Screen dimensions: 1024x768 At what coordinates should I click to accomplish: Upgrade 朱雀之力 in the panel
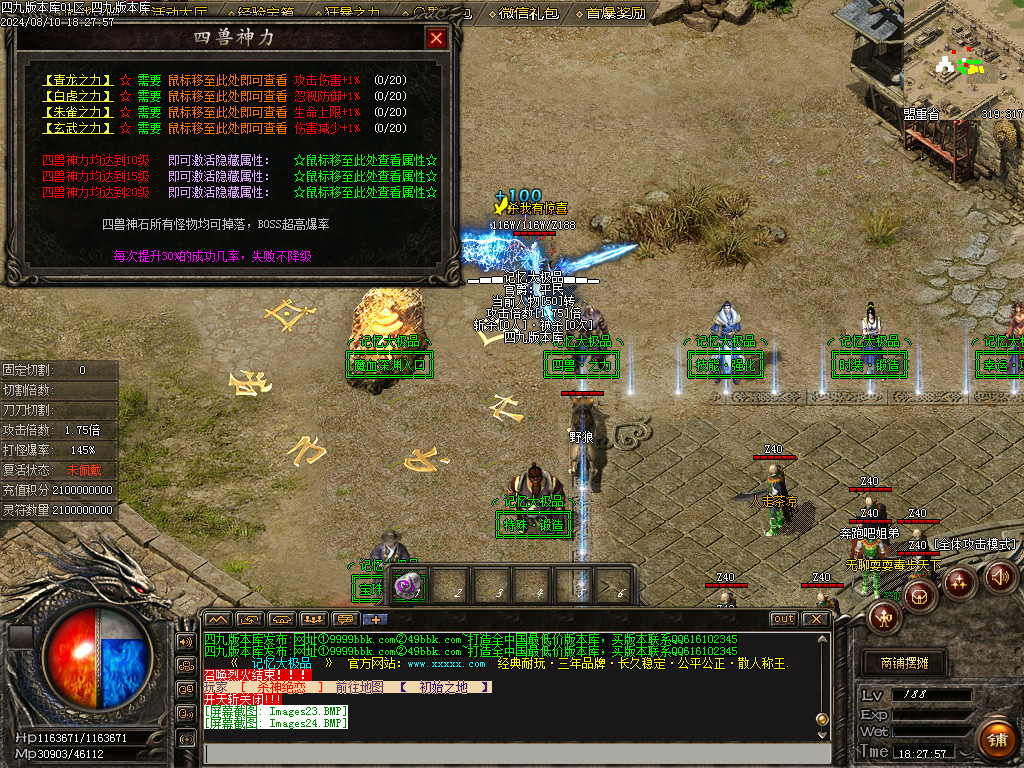pyautogui.click(x=75, y=112)
